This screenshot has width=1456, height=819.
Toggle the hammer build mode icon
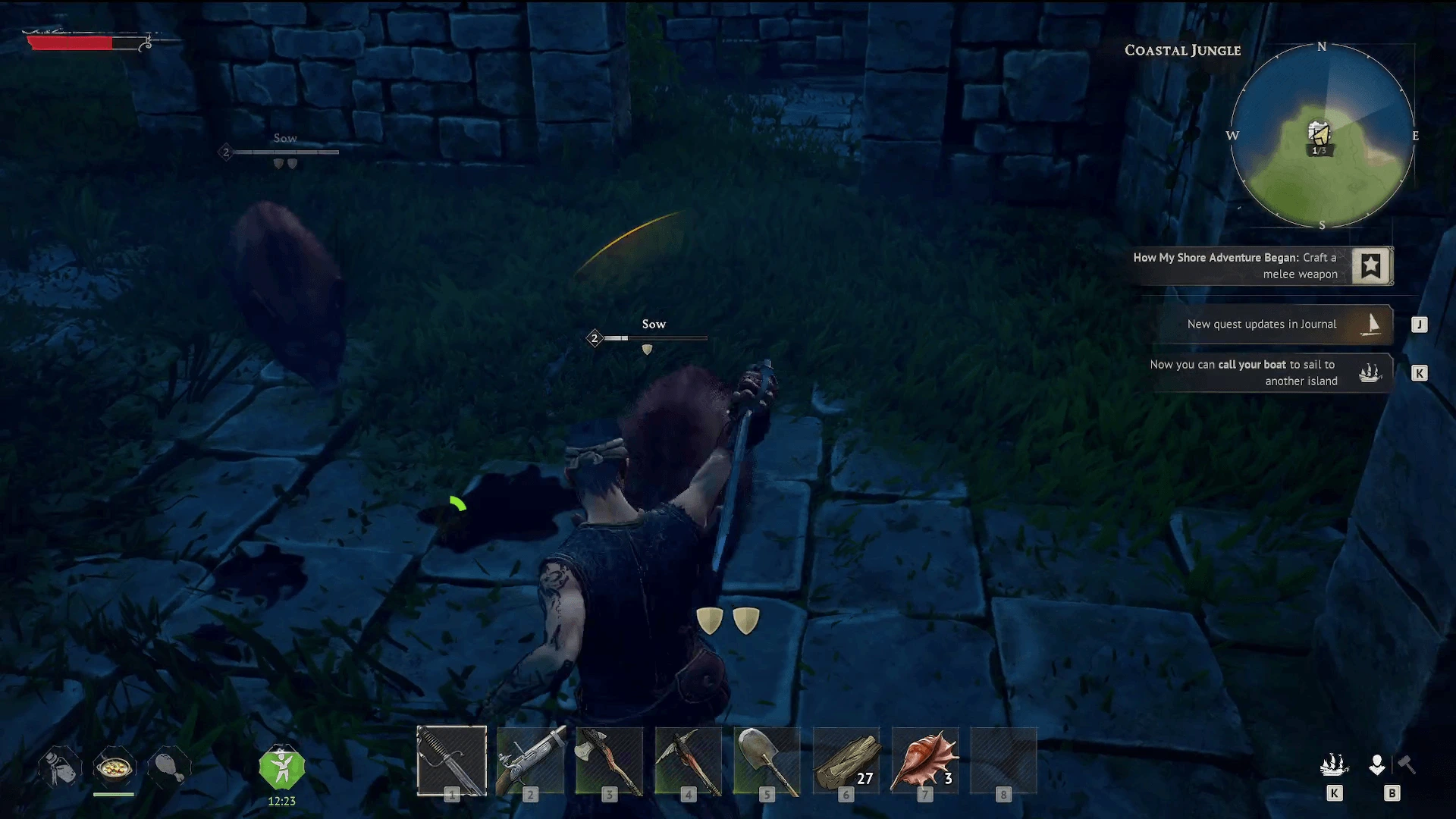1407,764
